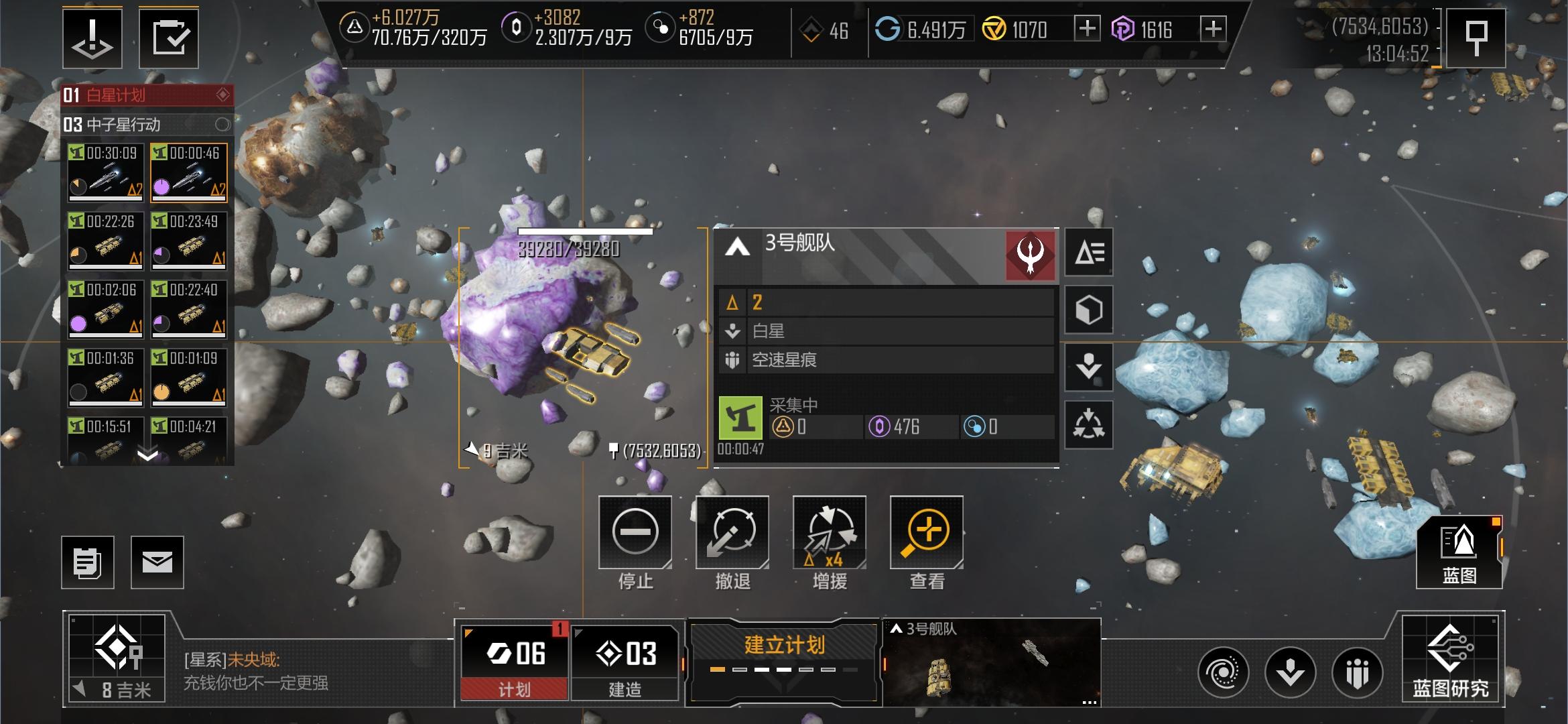The height and width of the screenshot is (724, 1568).
Task: Select the 中子星行动 plan entry
Action: [x=147, y=125]
